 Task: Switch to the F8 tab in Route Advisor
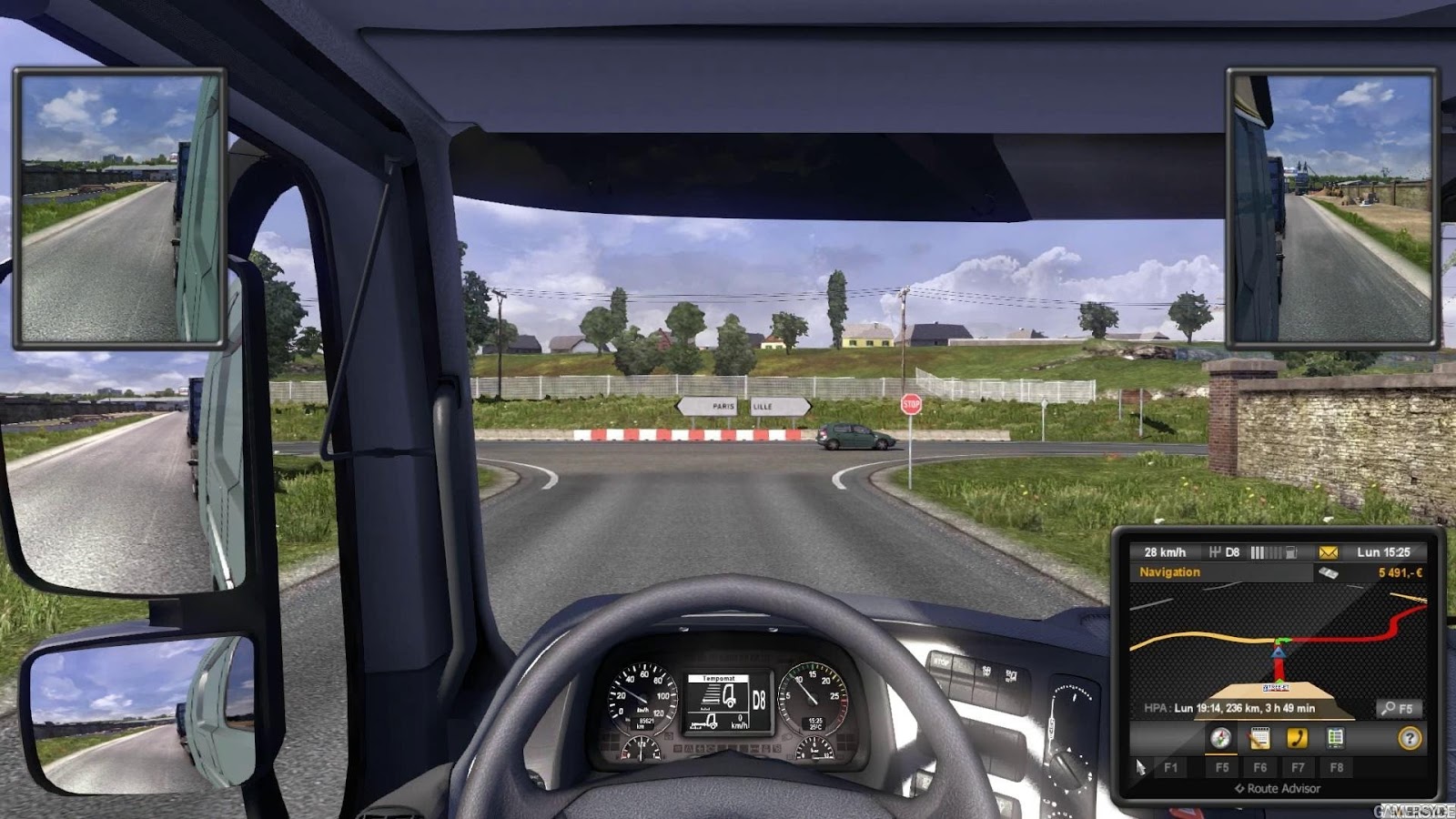pos(1336,767)
